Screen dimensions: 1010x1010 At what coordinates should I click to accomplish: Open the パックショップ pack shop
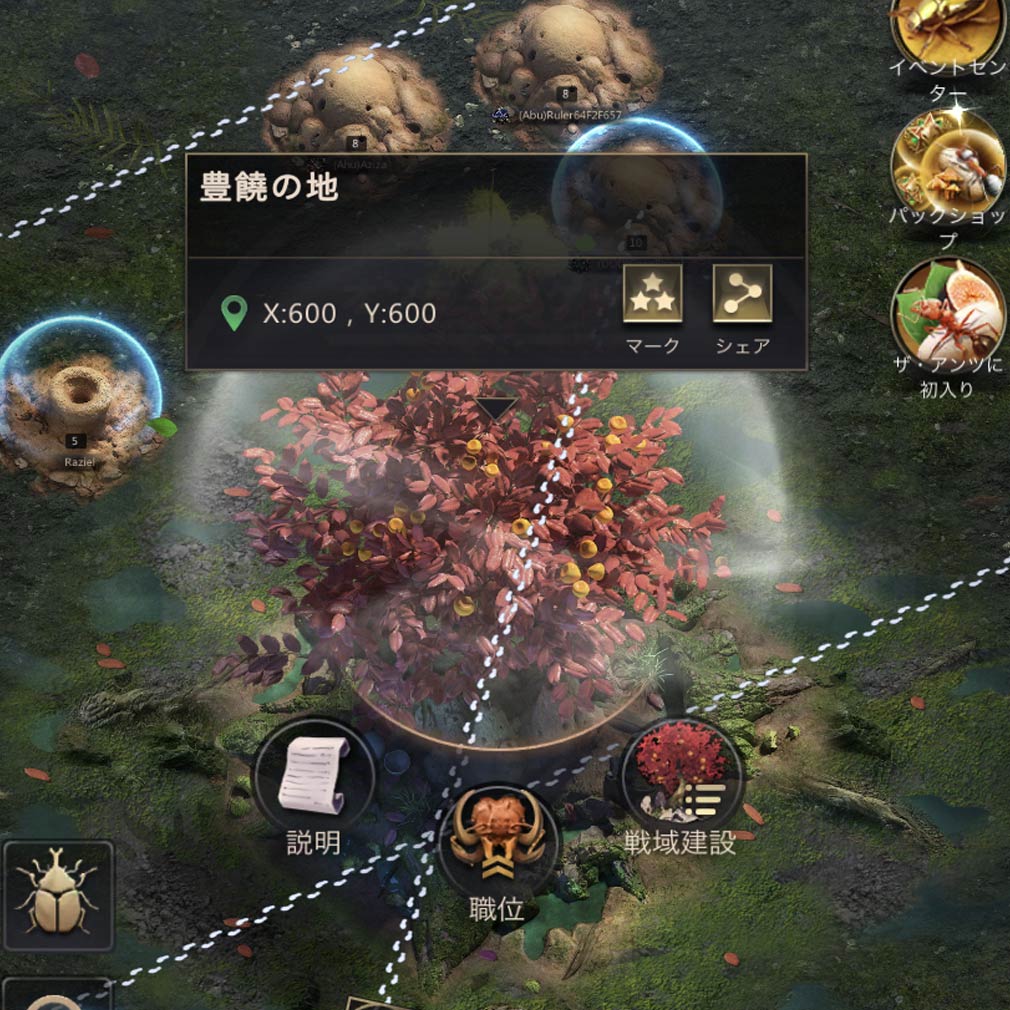(x=947, y=165)
